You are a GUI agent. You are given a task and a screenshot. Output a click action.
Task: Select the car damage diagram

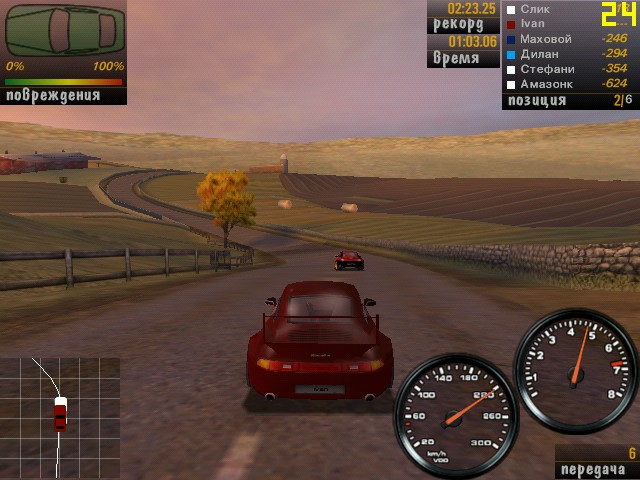(65, 31)
